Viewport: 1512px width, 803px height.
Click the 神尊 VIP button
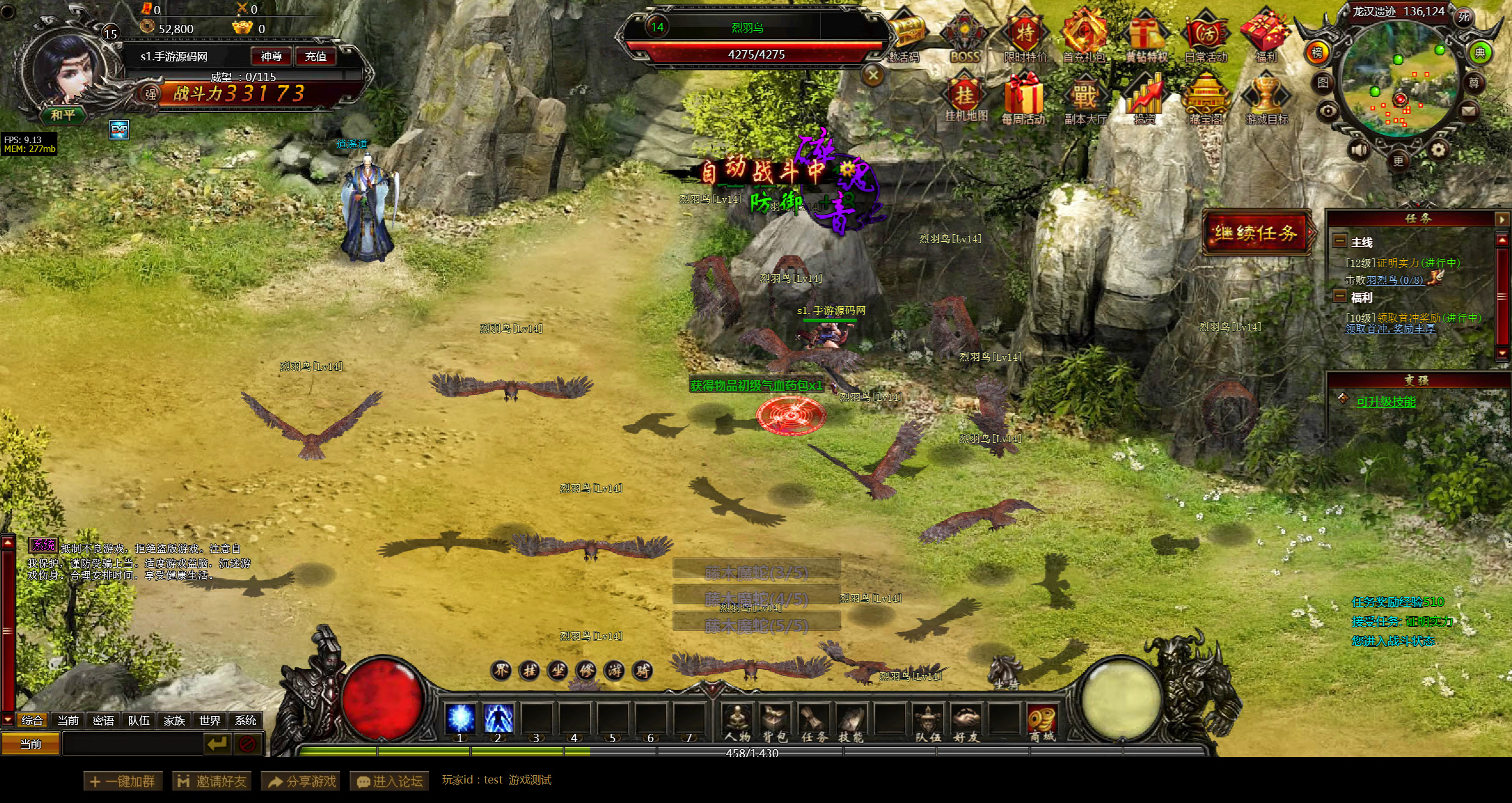271,57
